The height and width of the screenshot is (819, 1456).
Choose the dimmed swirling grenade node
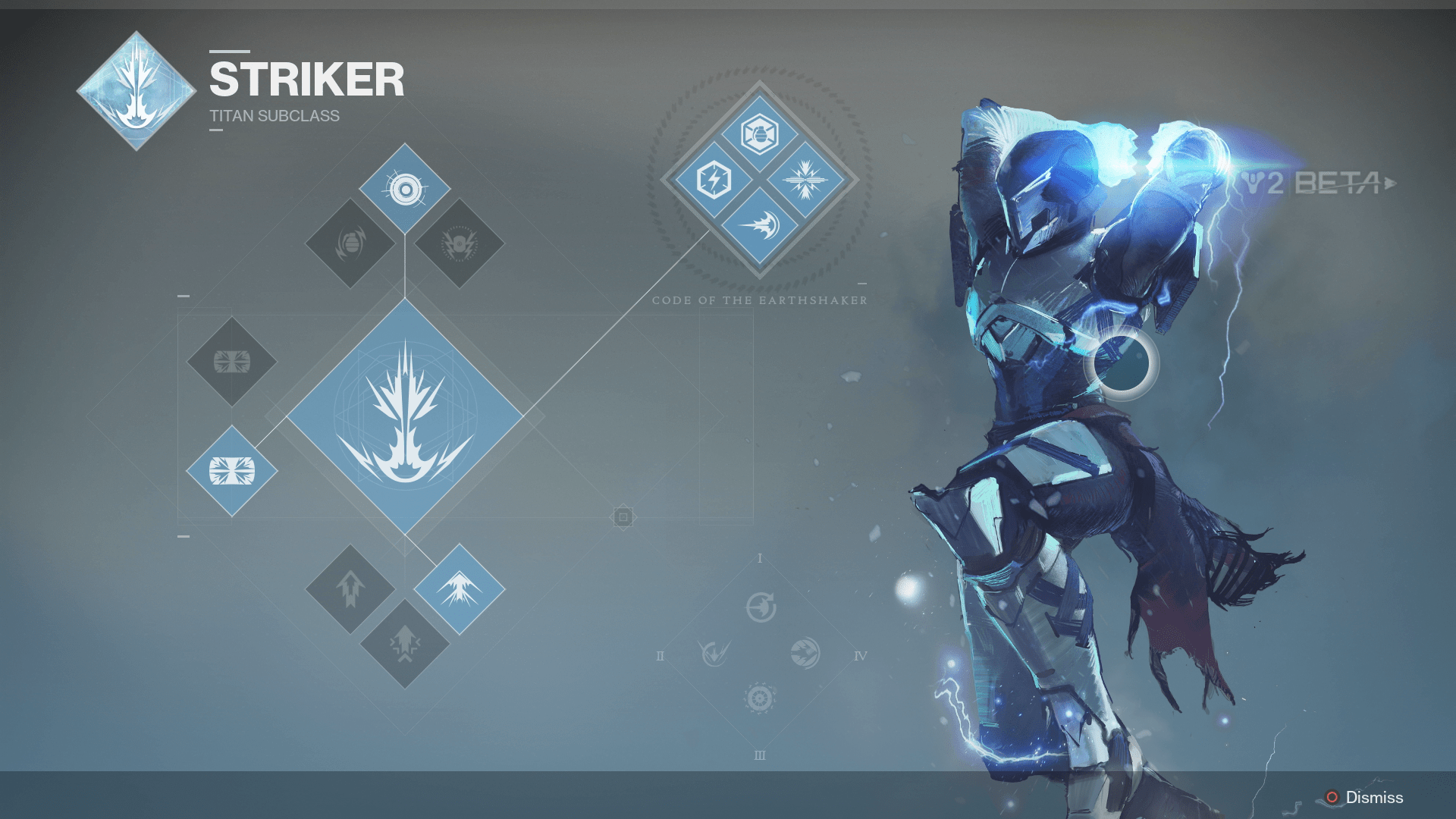350,243
